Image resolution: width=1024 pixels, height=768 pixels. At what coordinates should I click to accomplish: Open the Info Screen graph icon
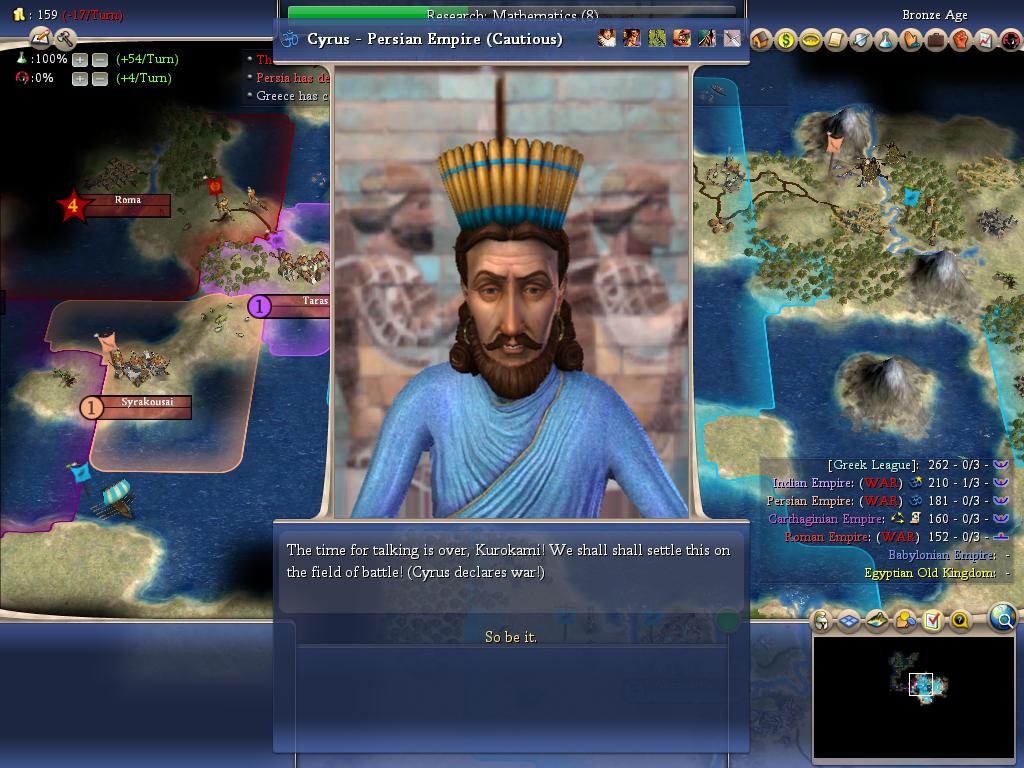(x=985, y=40)
